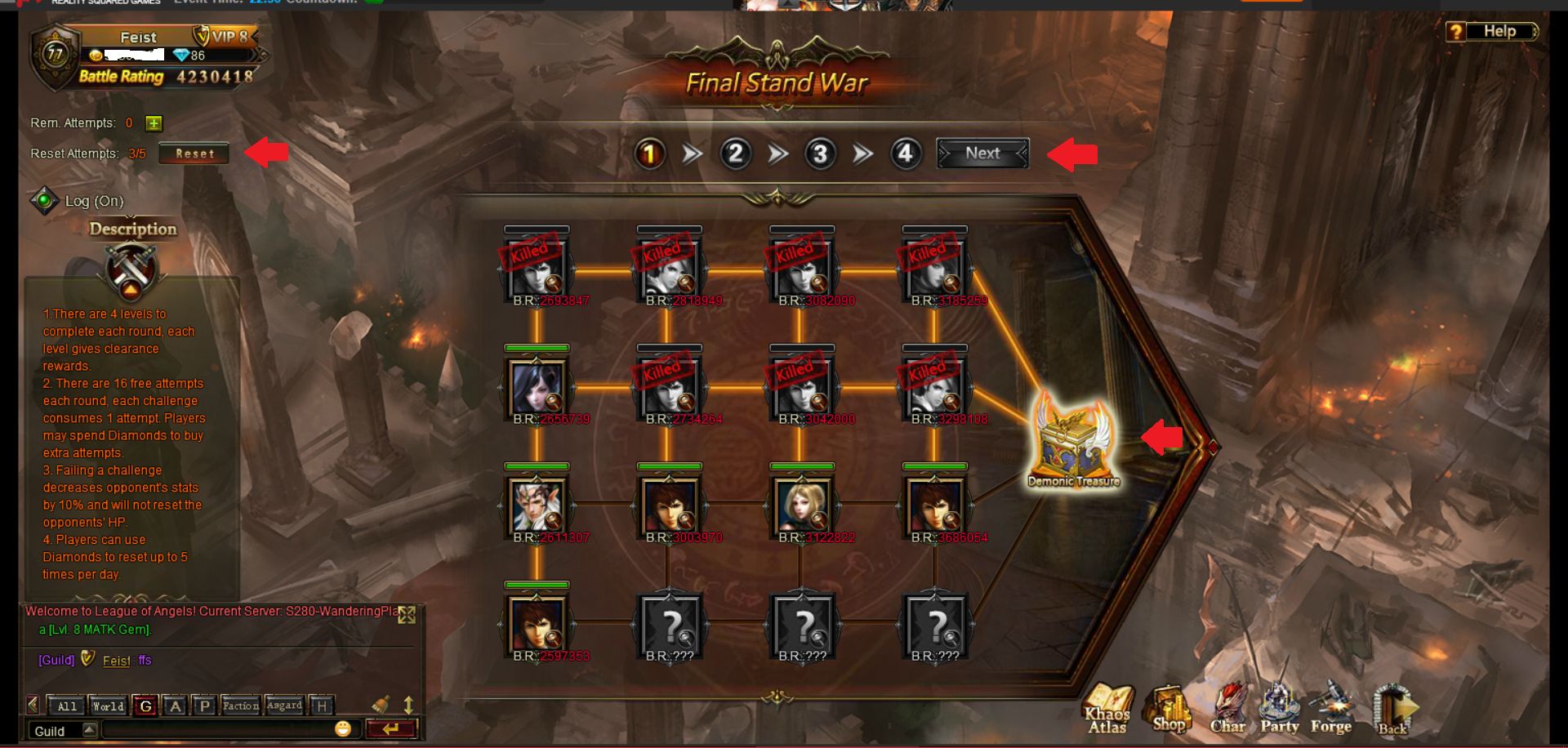Image resolution: width=1568 pixels, height=748 pixels.
Task: Open the Help panel
Action: click(x=1491, y=32)
